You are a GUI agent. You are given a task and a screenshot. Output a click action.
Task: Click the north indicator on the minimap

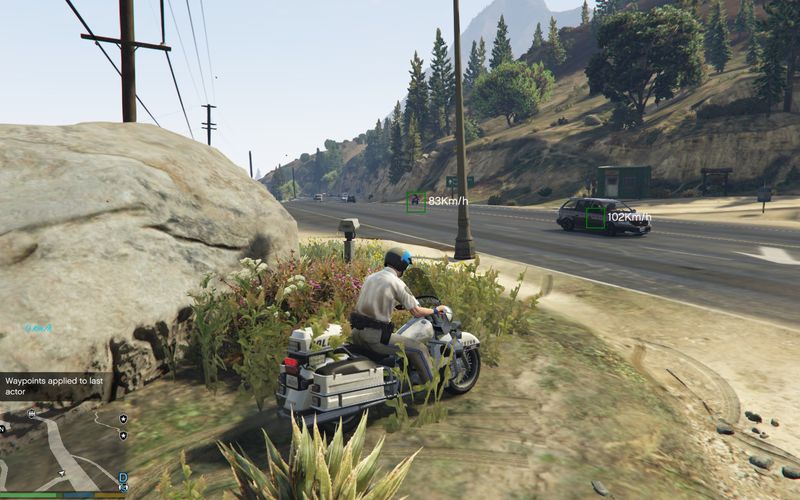point(2,430)
